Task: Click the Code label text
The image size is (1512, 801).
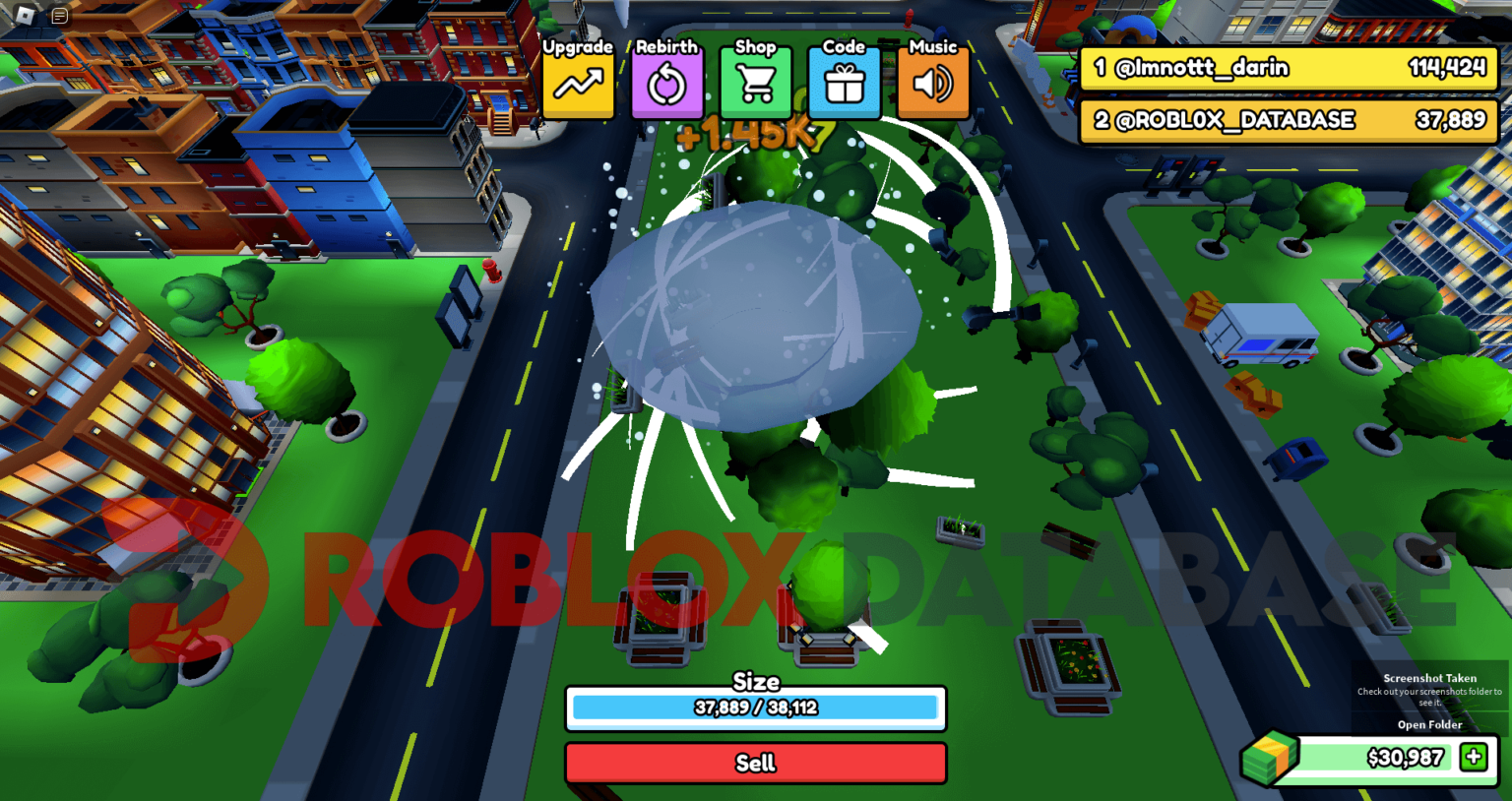Action: [x=843, y=46]
